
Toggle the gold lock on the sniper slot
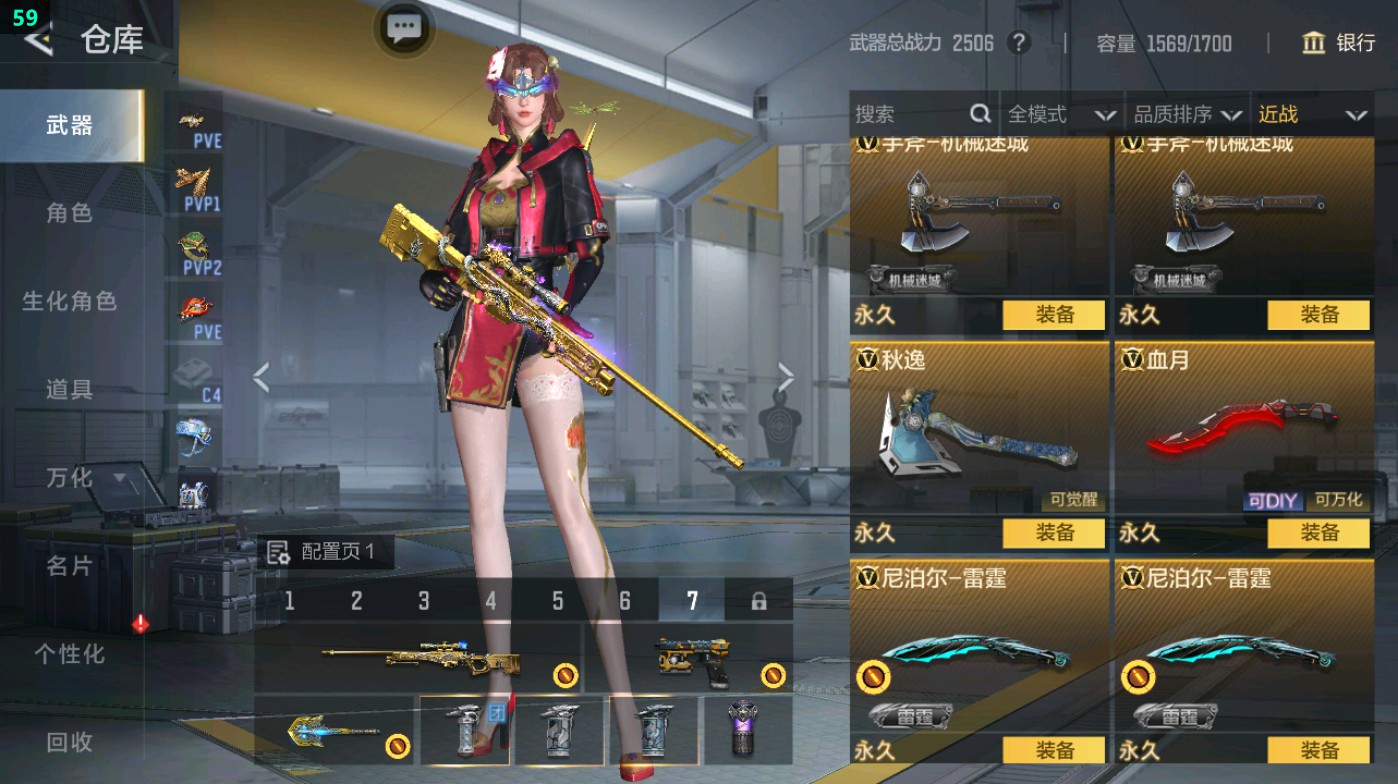tap(566, 676)
